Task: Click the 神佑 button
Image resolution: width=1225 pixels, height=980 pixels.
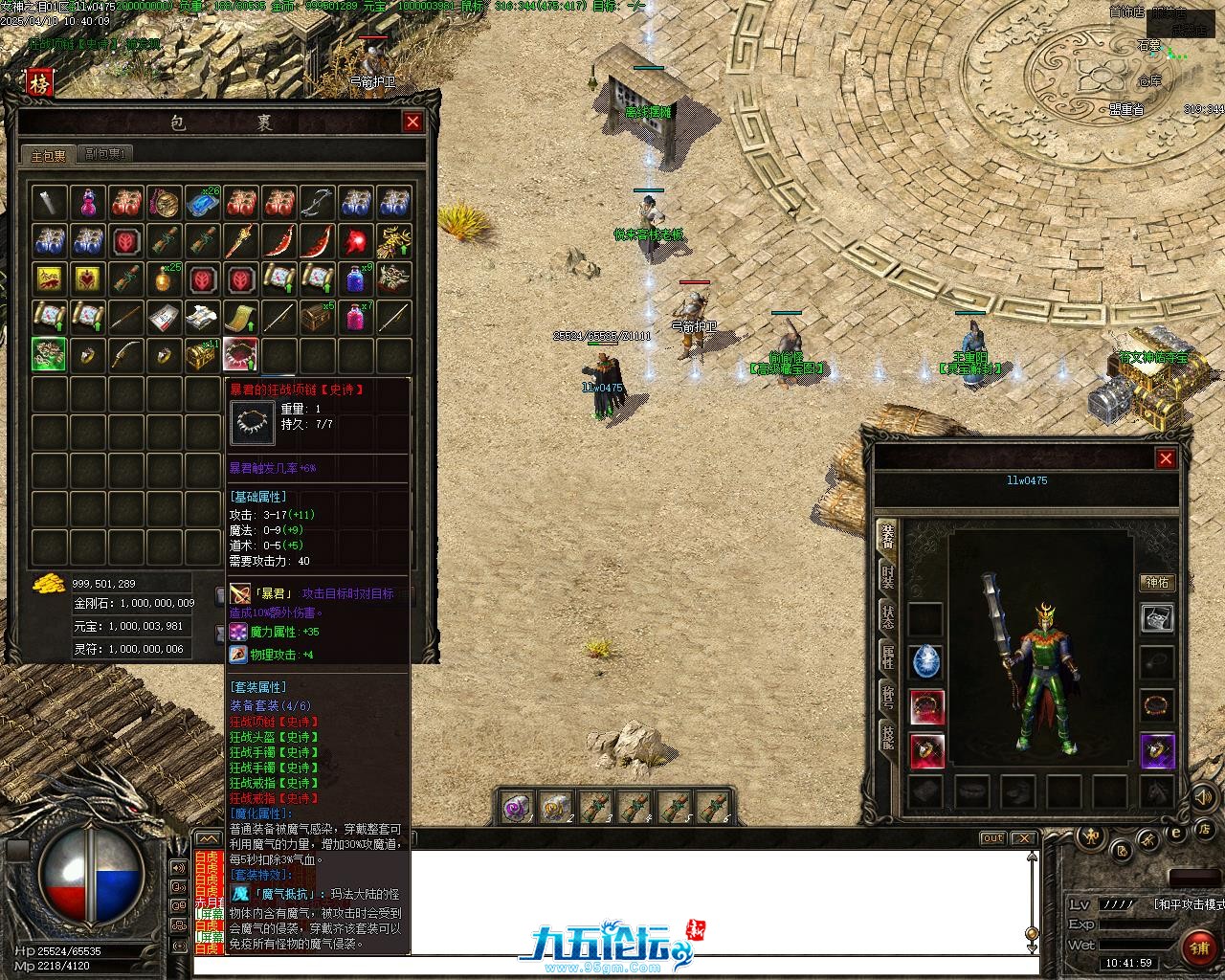Action: (x=1157, y=583)
